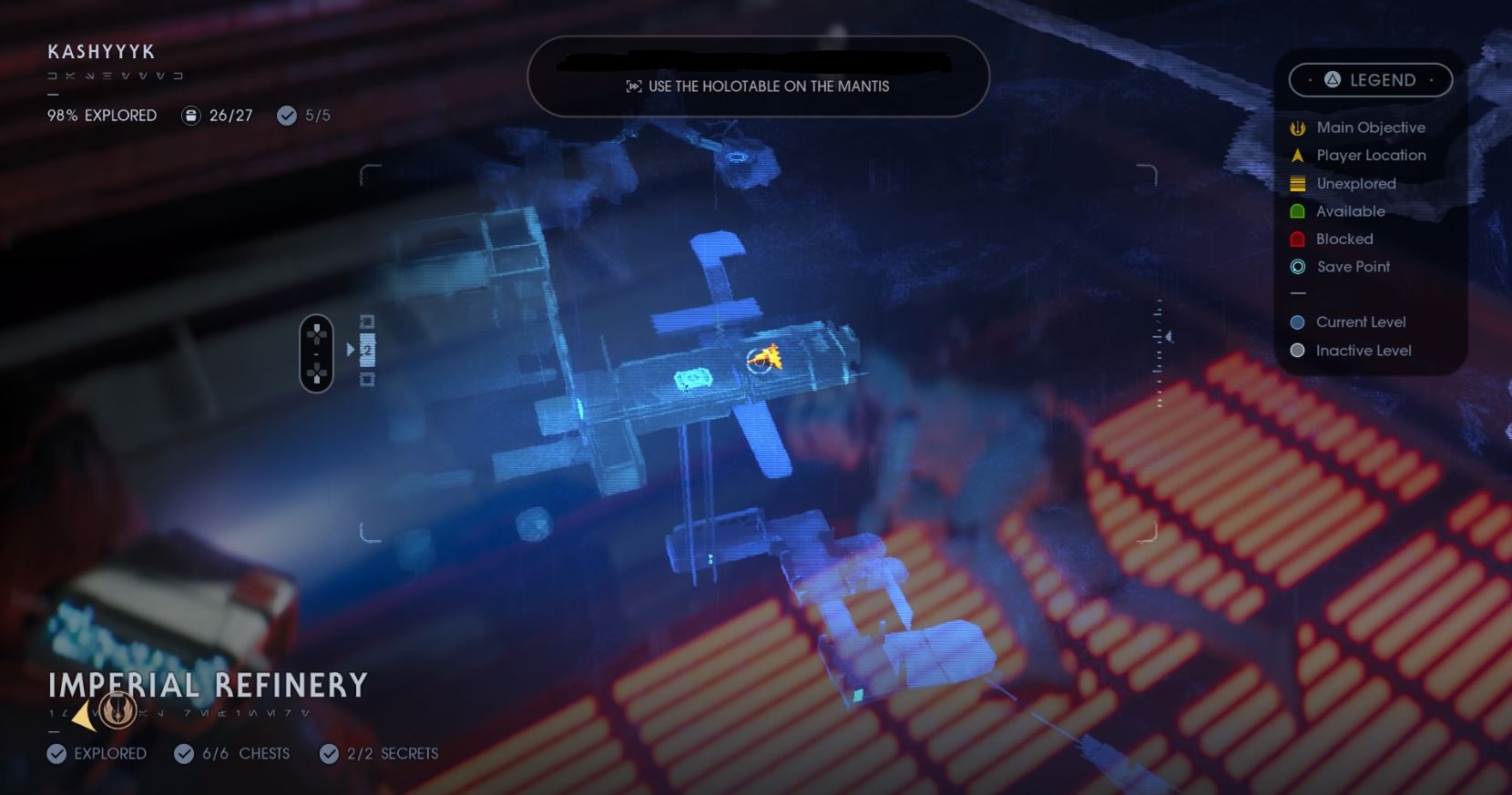1512x795 pixels.
Task: Select the Player Location arrow in the legend
Action: pyautogui.click(x=1297, y=155)
